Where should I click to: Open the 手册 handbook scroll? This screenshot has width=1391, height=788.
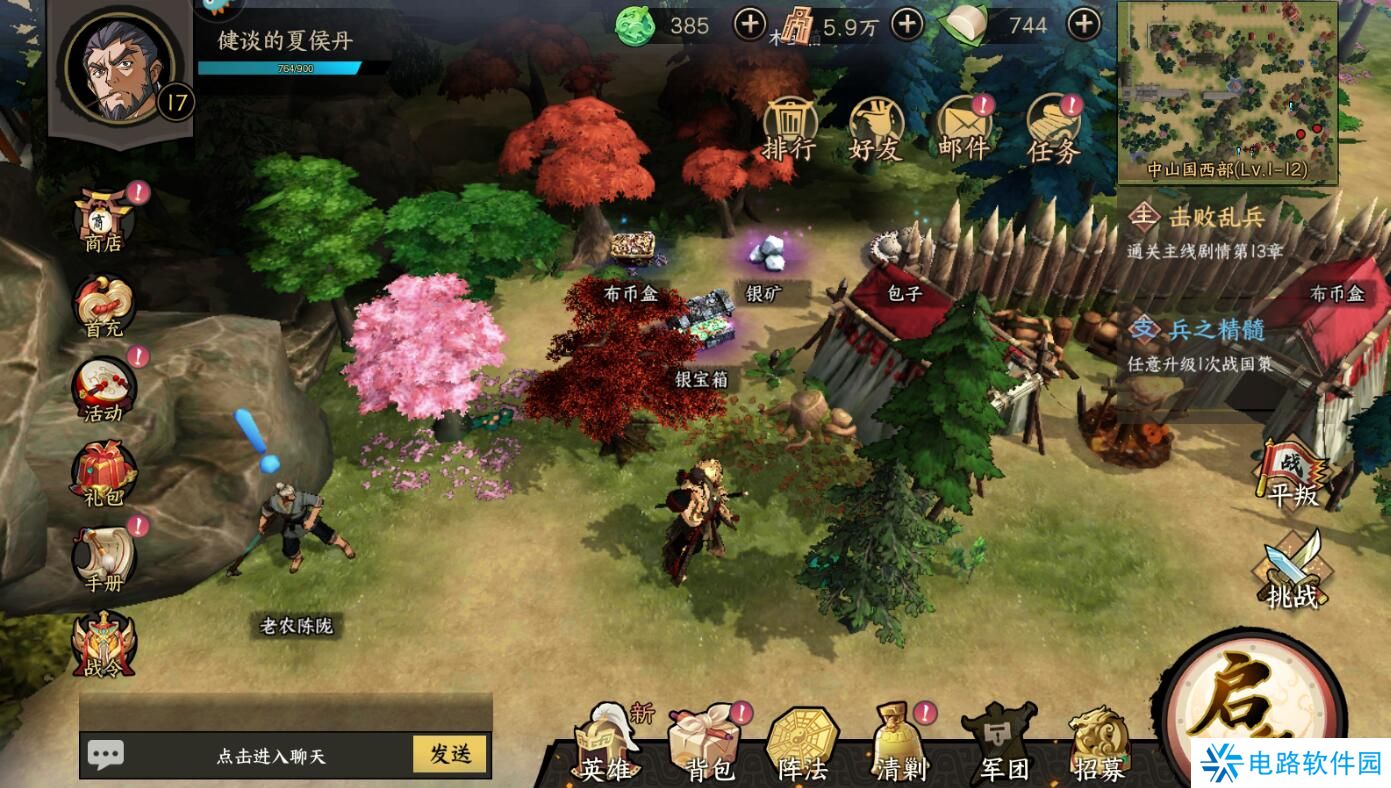(102, 558)
